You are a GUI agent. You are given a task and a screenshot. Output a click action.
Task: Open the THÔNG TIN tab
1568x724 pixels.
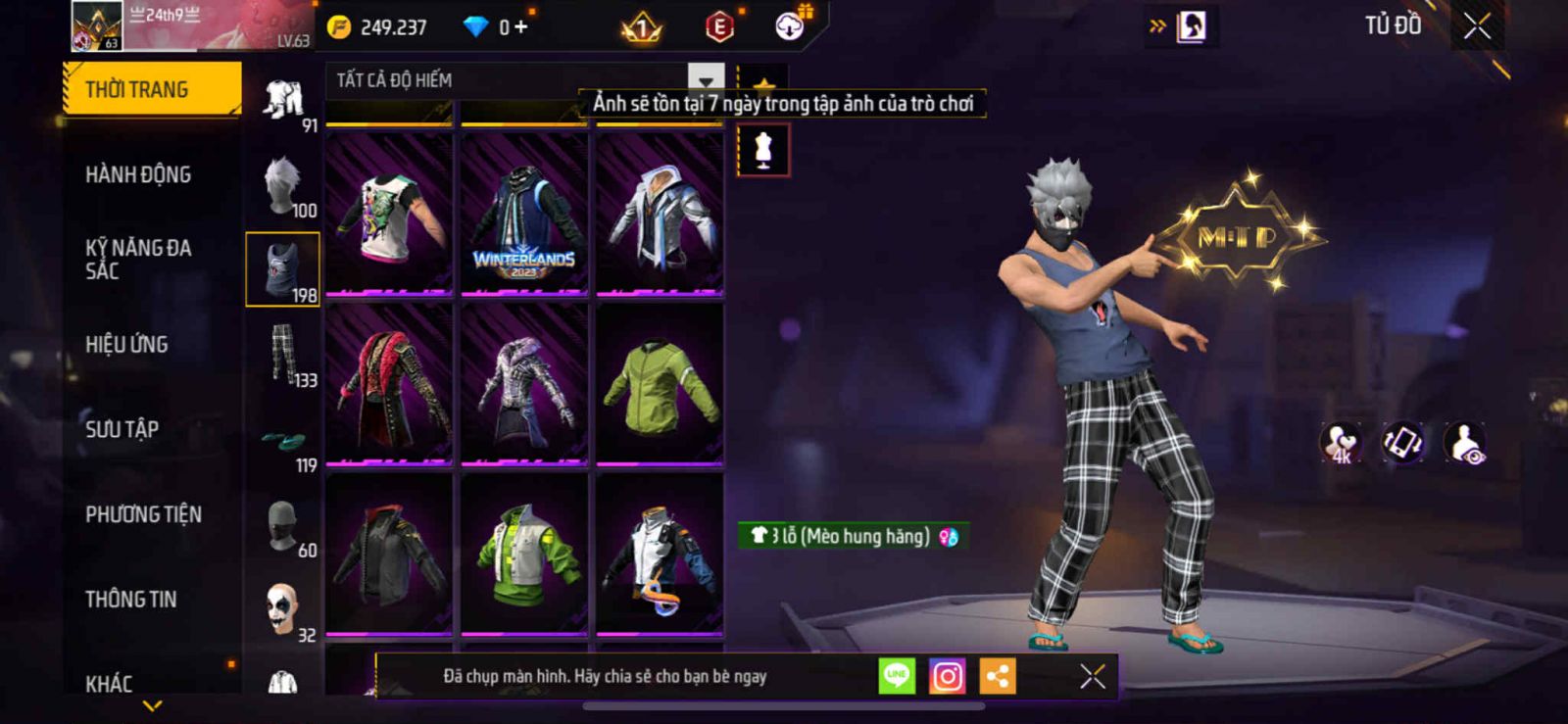coord(130,600)
